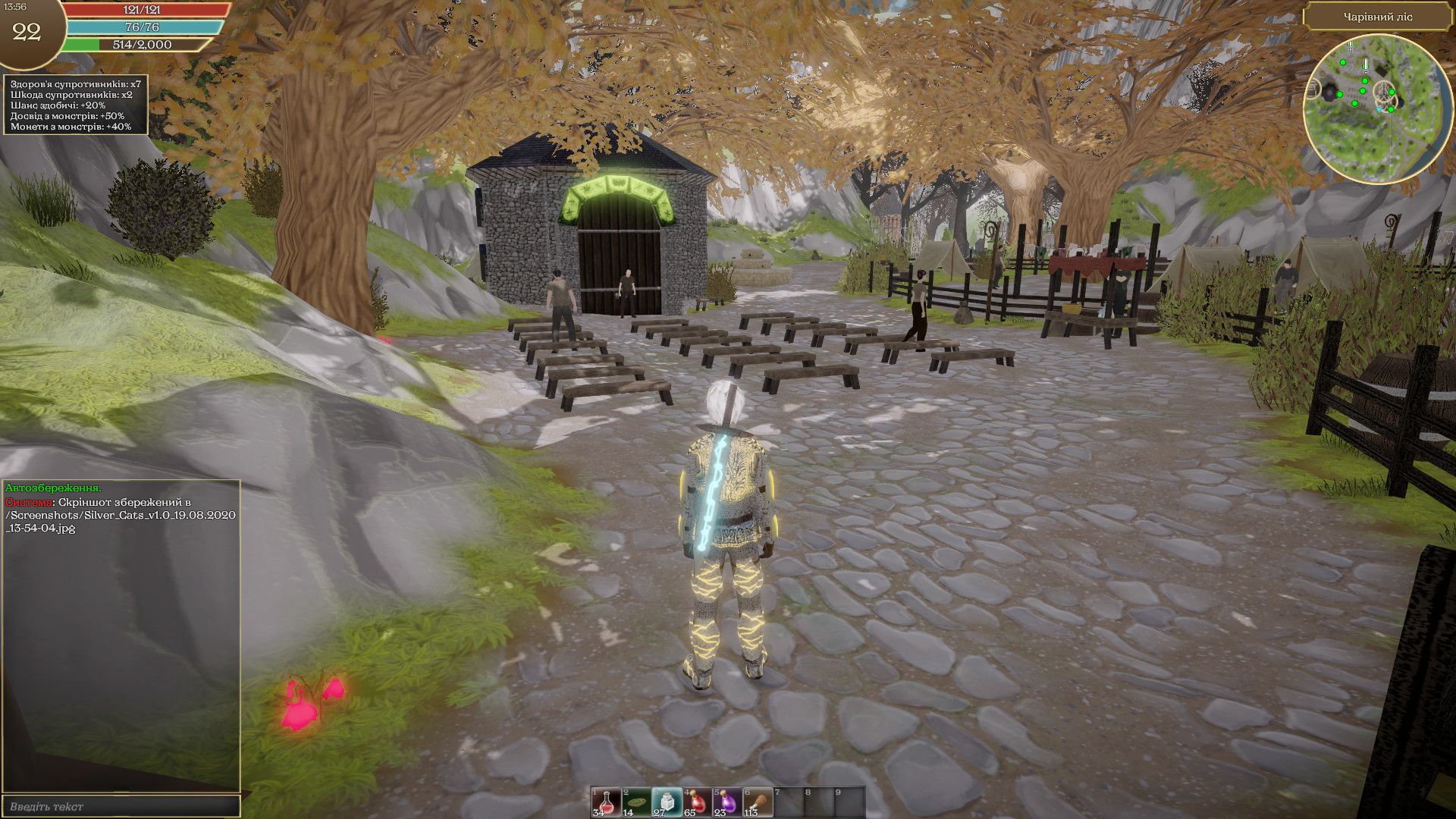Click the clock showing 13:56
Screen dimensions: 1456x819
point(14,6)
